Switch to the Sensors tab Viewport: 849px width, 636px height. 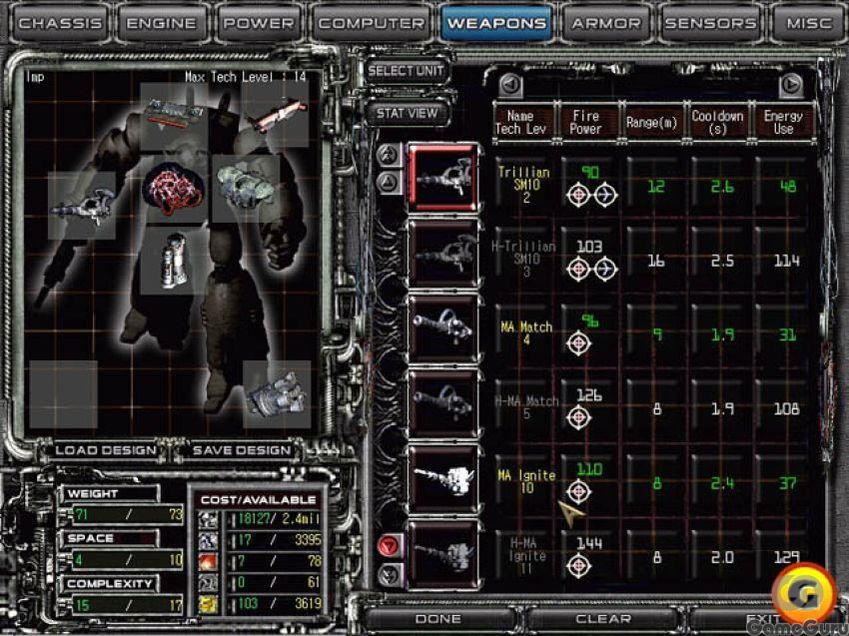(x=710, y=23)
